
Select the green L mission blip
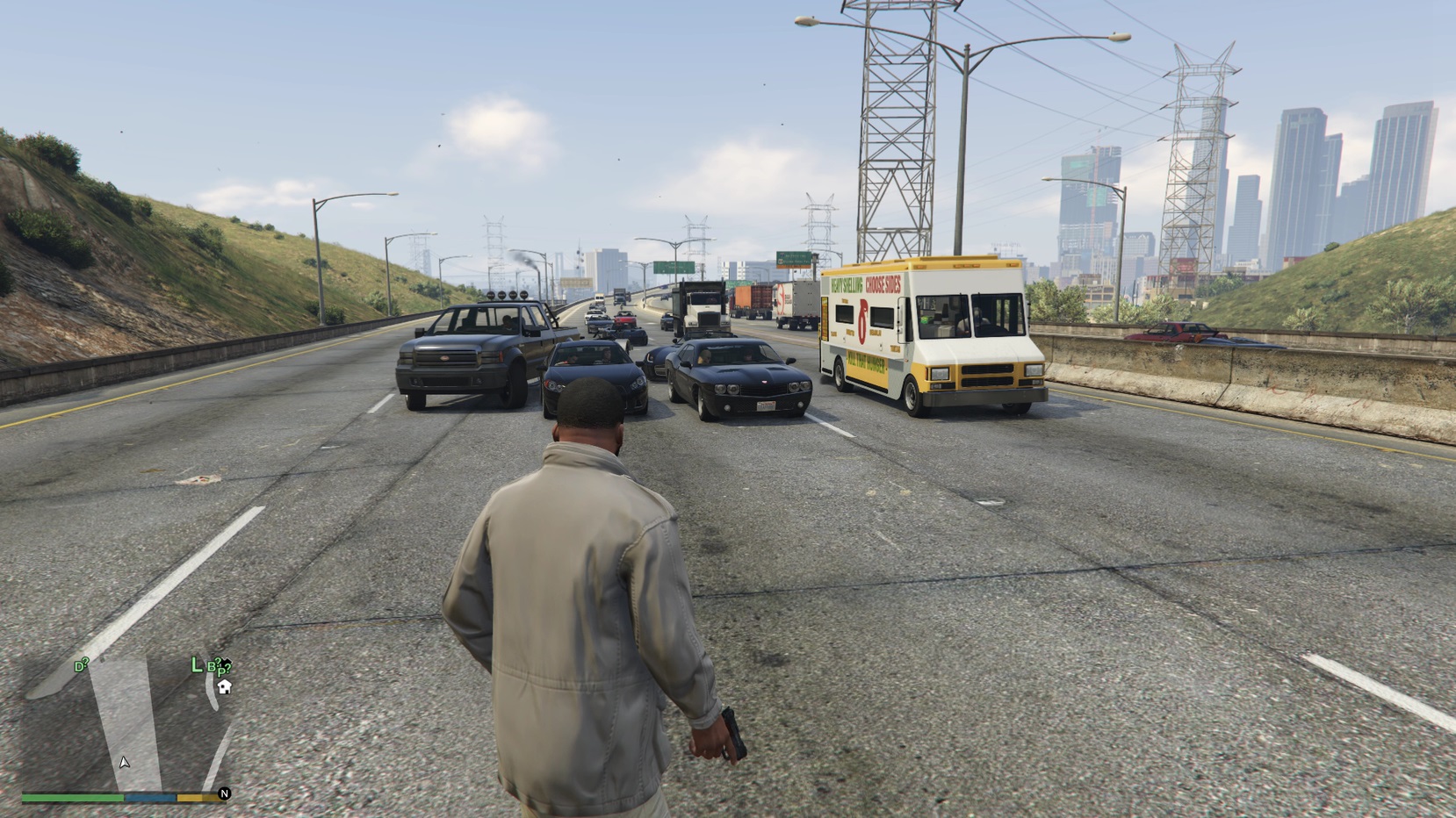[x=197, y=665]
